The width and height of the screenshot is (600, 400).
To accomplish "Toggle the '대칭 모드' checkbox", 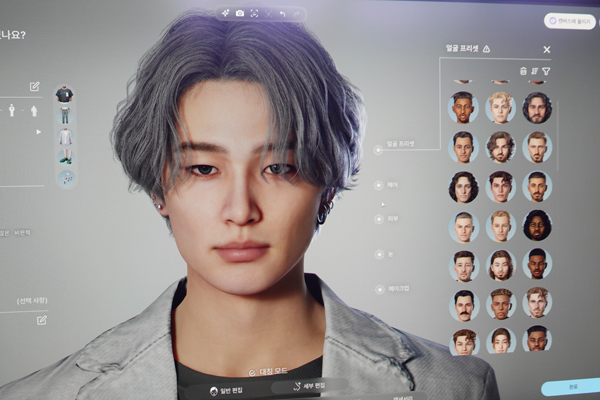I will click(x=252, y=371).
